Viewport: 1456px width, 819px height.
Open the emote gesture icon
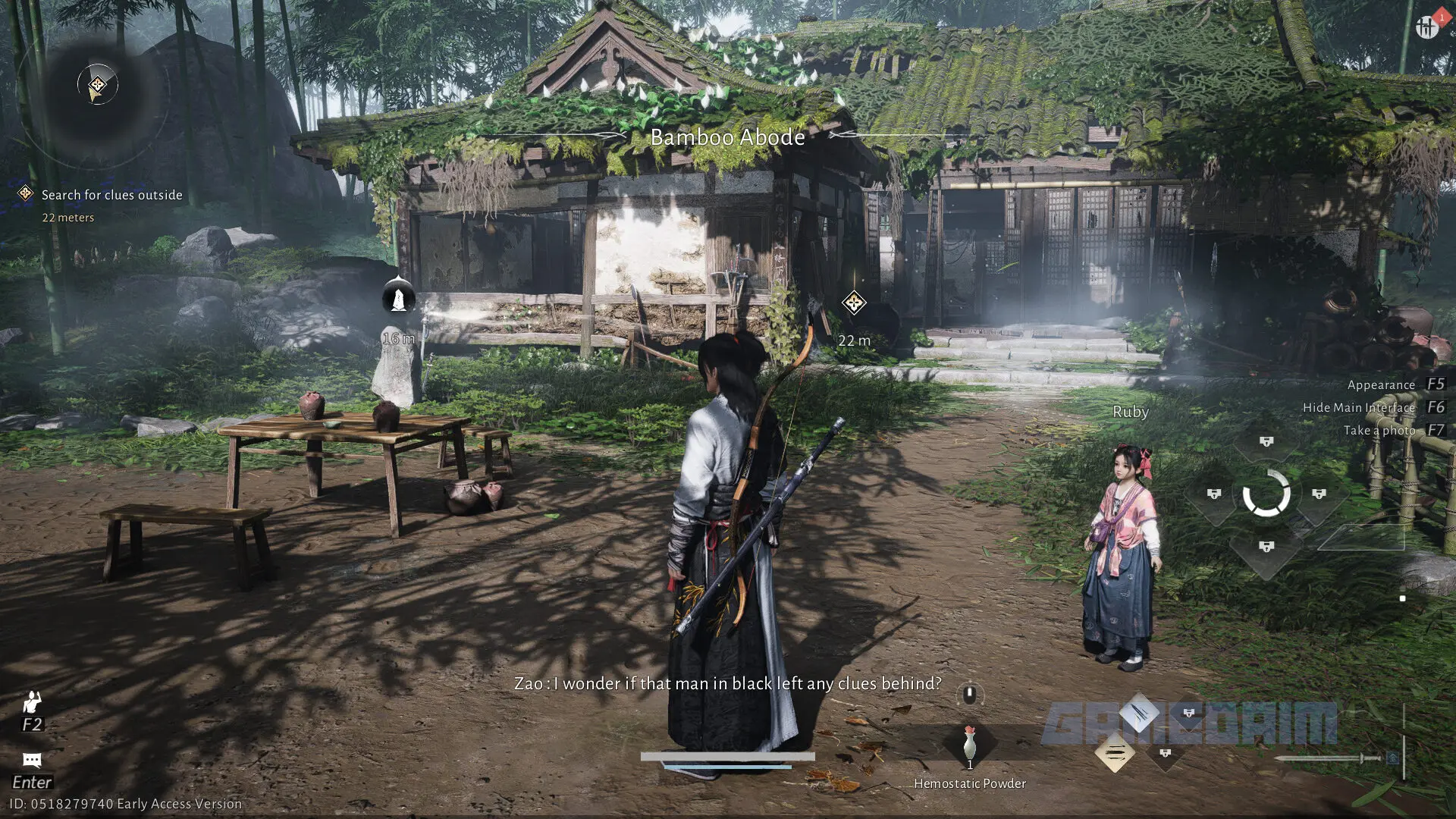tap(32, 702)
